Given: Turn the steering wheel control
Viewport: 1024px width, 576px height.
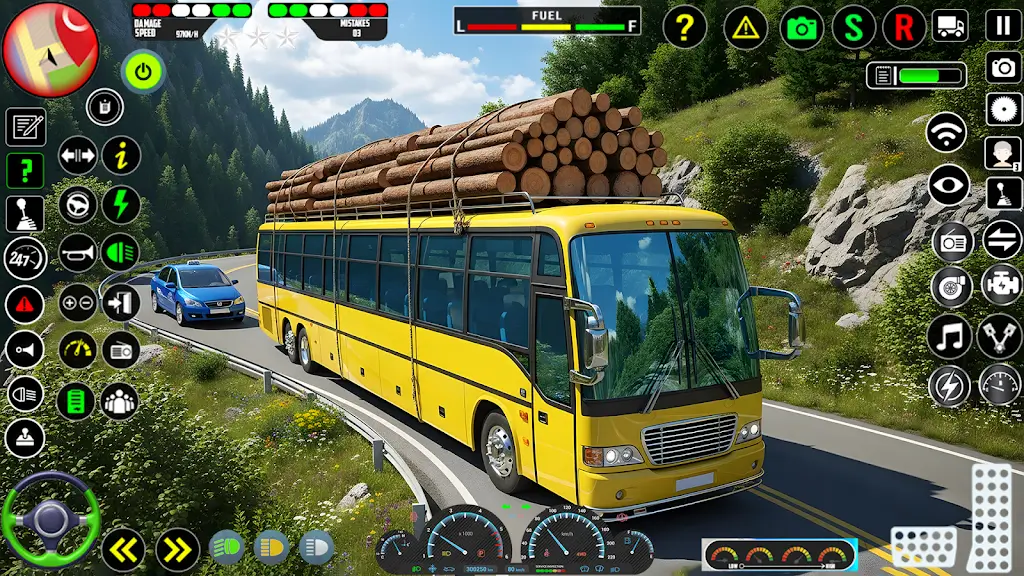Looking at the screenshot, I should pos(50,518).
